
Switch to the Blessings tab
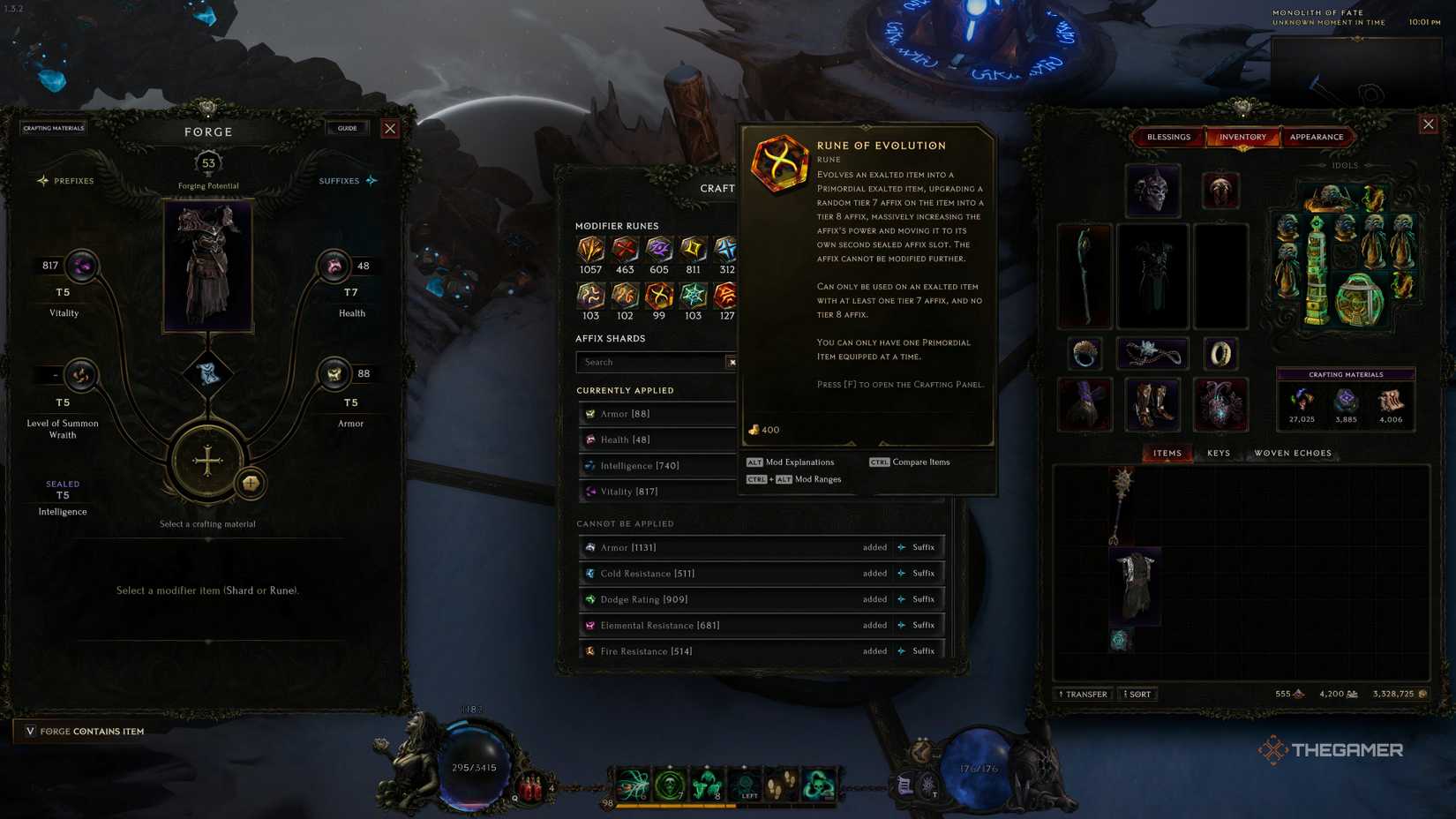point(1168,137)
